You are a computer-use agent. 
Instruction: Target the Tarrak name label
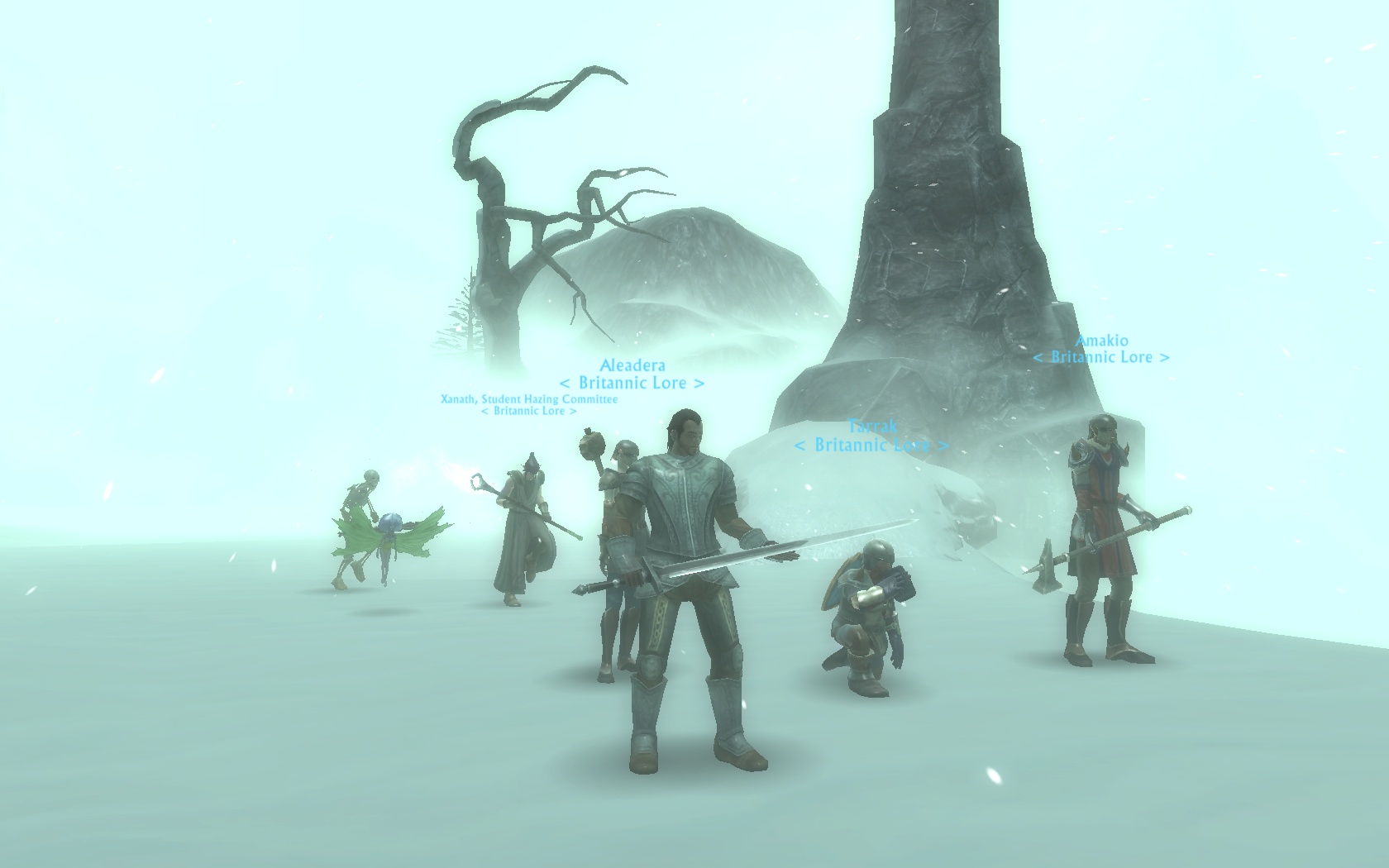(872, 427)
